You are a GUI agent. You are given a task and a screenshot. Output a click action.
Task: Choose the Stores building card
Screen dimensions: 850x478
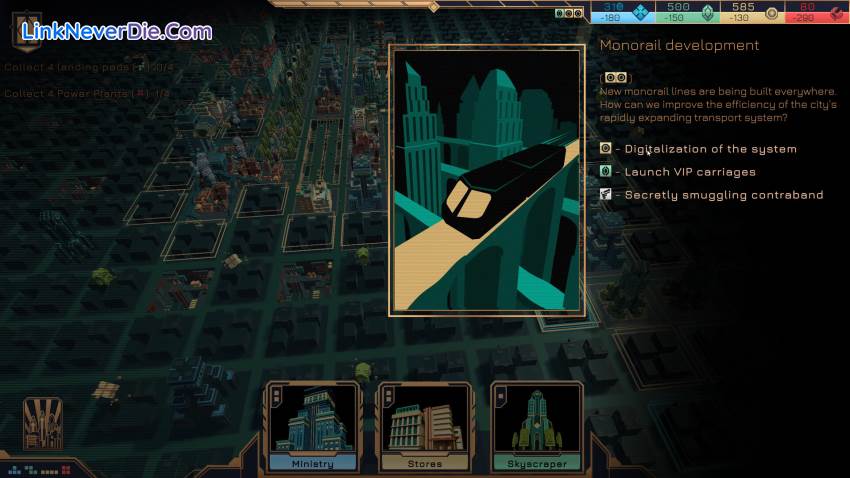[425, 428]
